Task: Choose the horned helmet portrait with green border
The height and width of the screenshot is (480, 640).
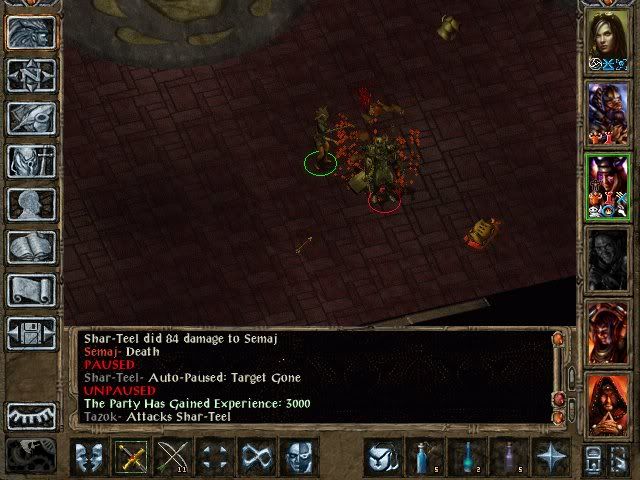Action: 608,186
